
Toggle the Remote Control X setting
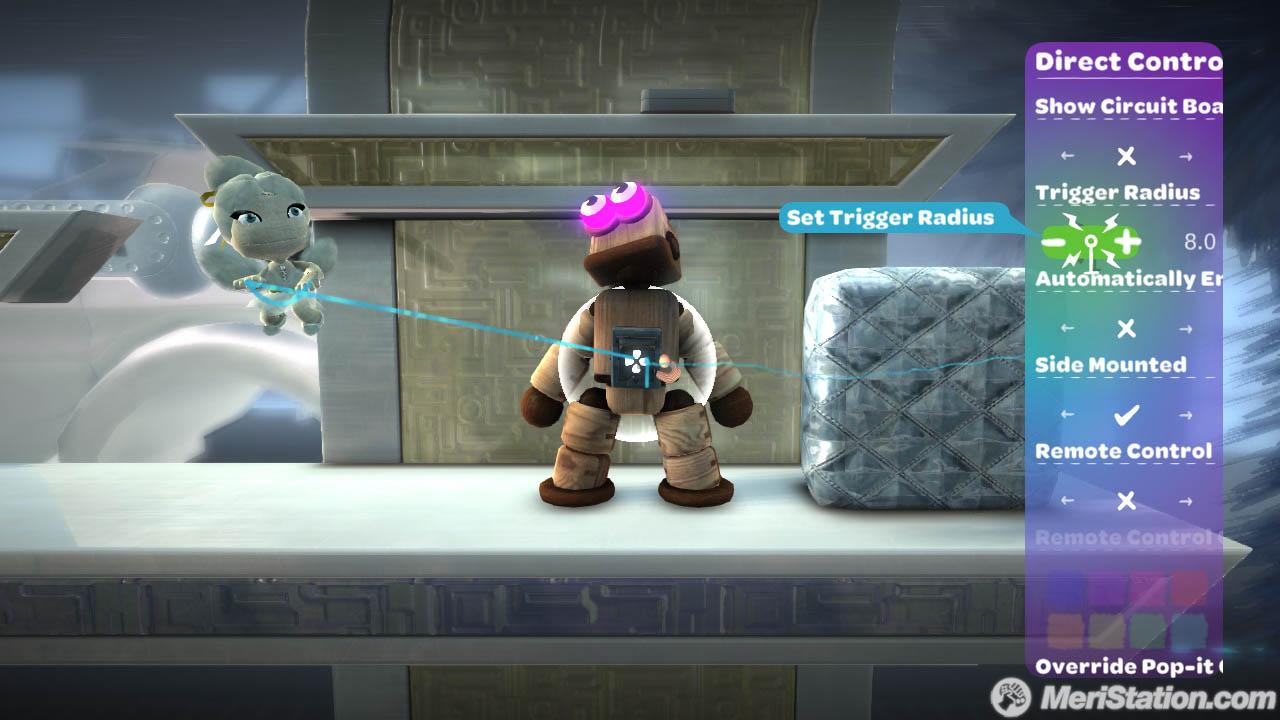coord(1126,501)
